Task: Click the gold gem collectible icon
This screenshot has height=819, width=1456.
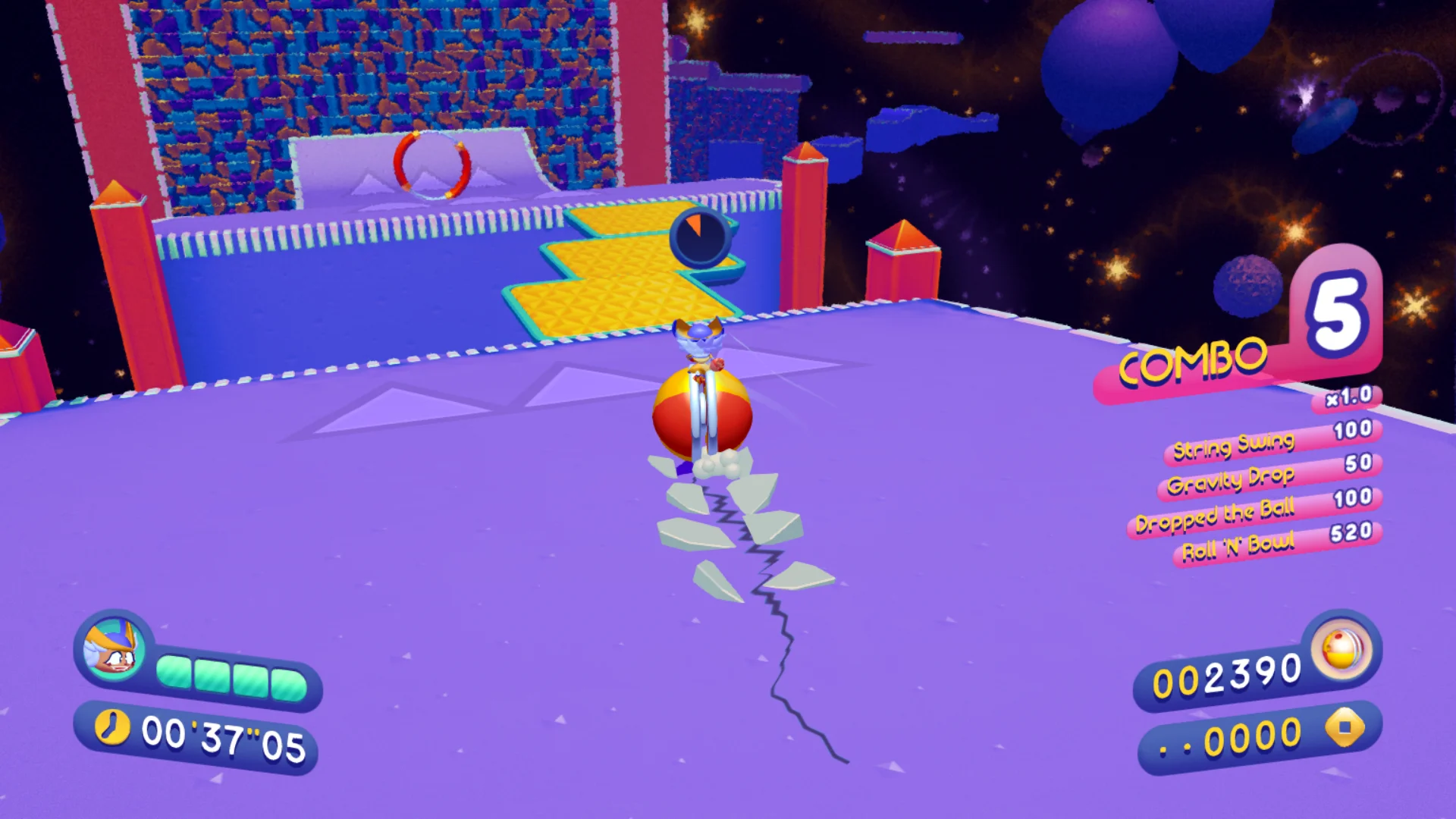Action: pyautogui.click(x=1345, y=727)
